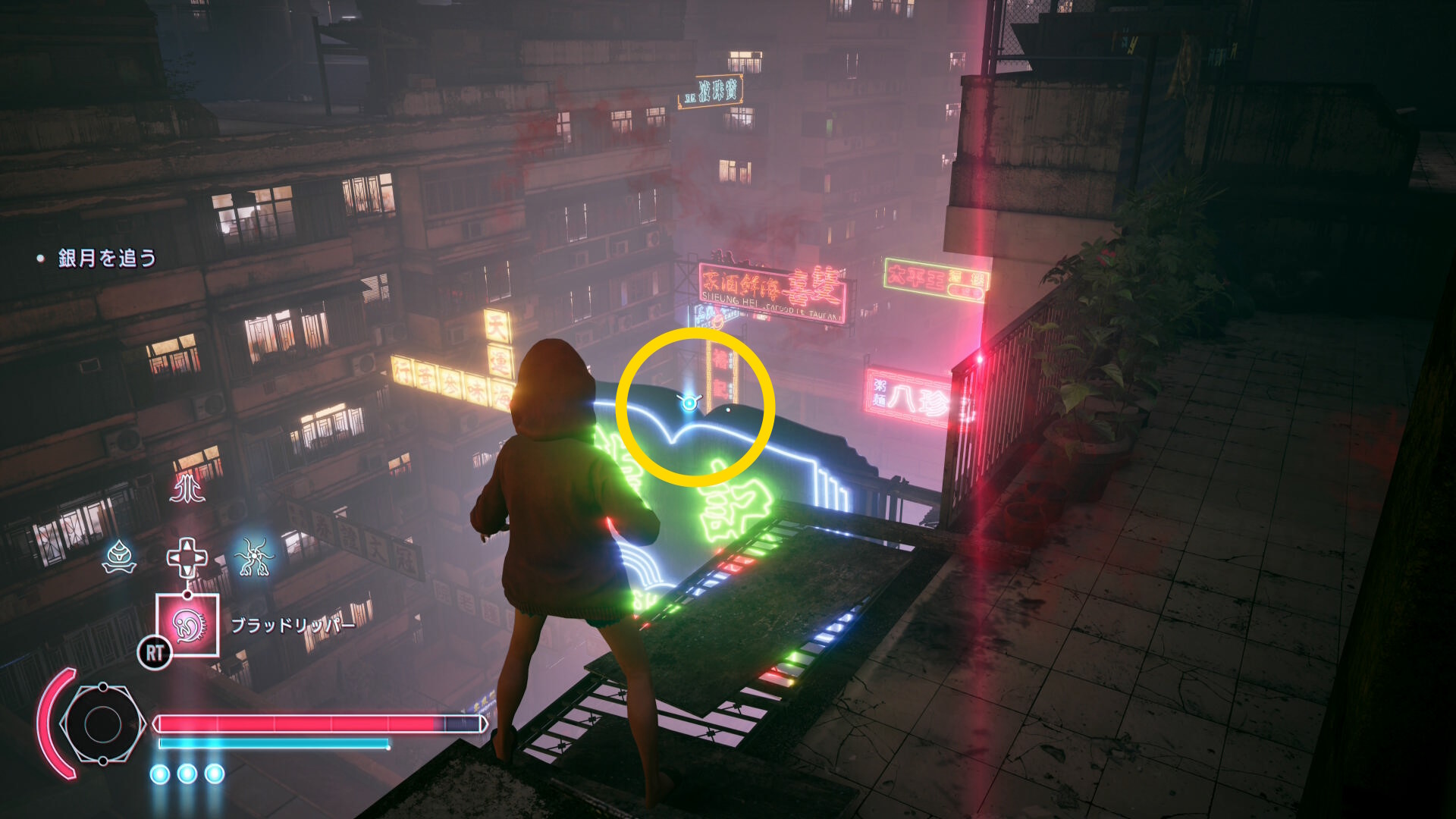Select the 銀月を追う objective tracker

click(107, 259)
